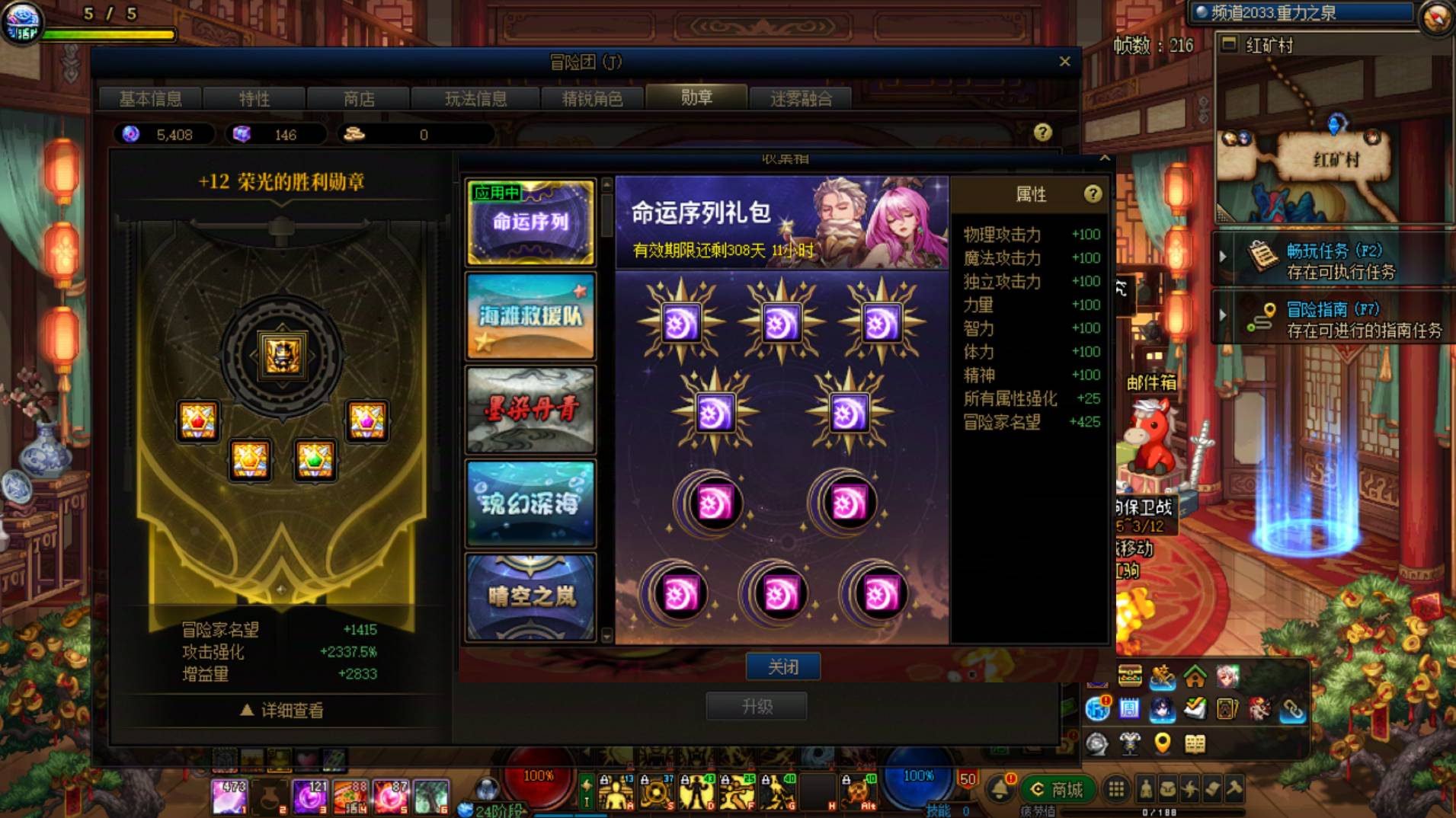
Task: Click the yellow map pin location icon
Action: [x=1161, y=743]
